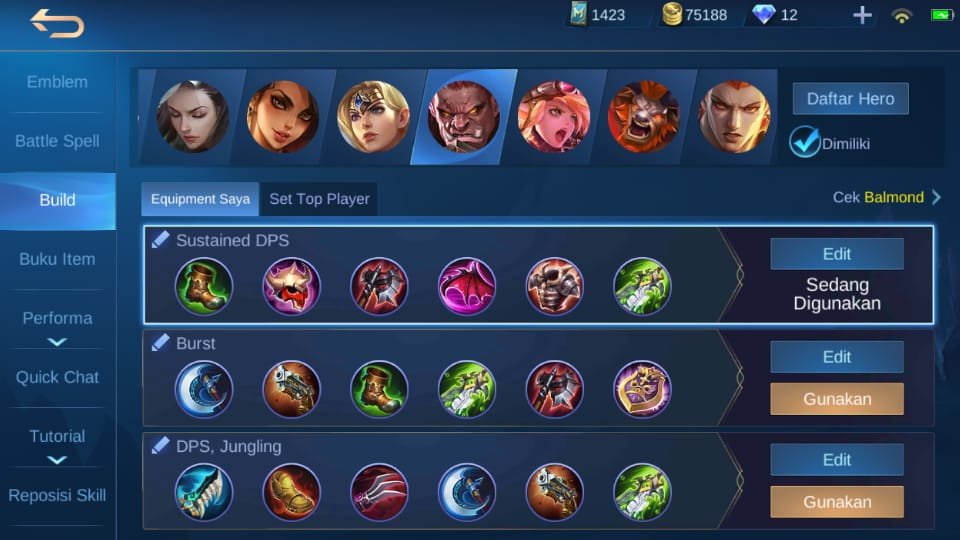Open the Daftar Hero list
The height and width of the screenshot is (540, 960).
click(x=850, y=99)
